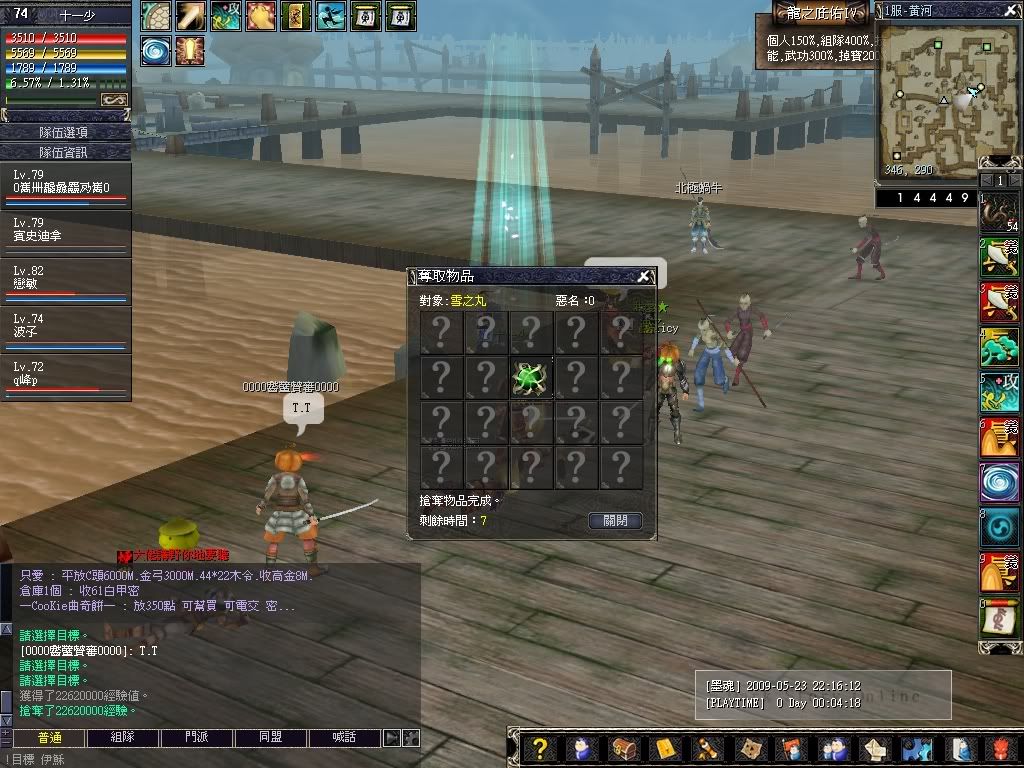Activate the blue swirl skill in slot 7

point(999,481)
